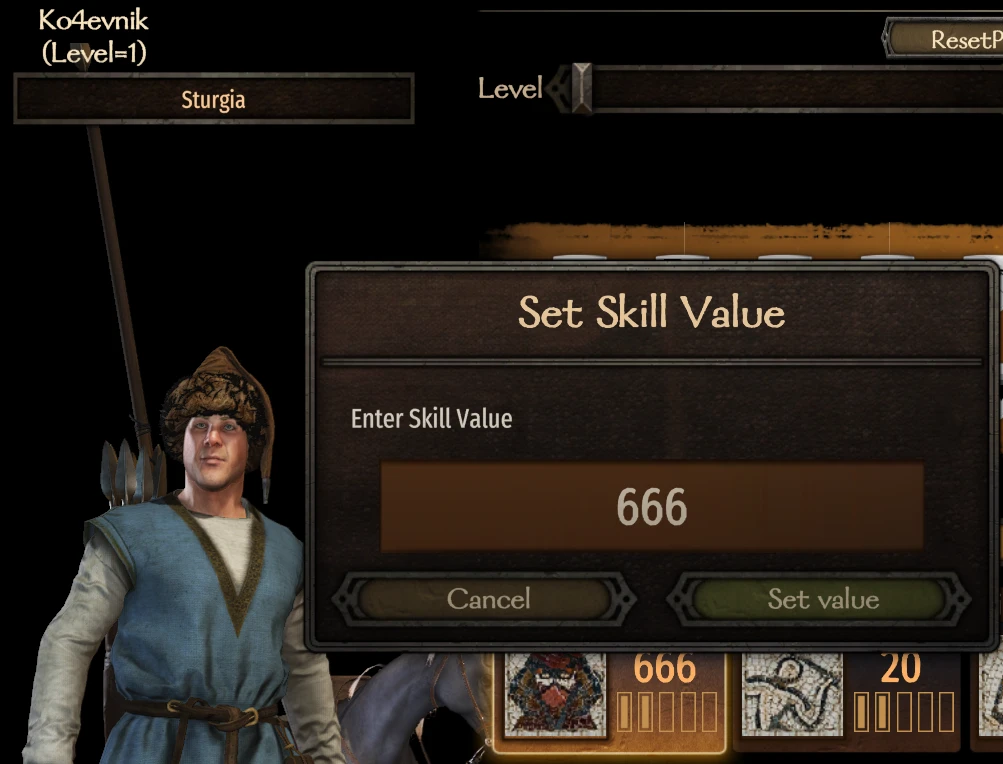
Task: Open the Sturgia culture selector
Action: [x=213, y=99]
